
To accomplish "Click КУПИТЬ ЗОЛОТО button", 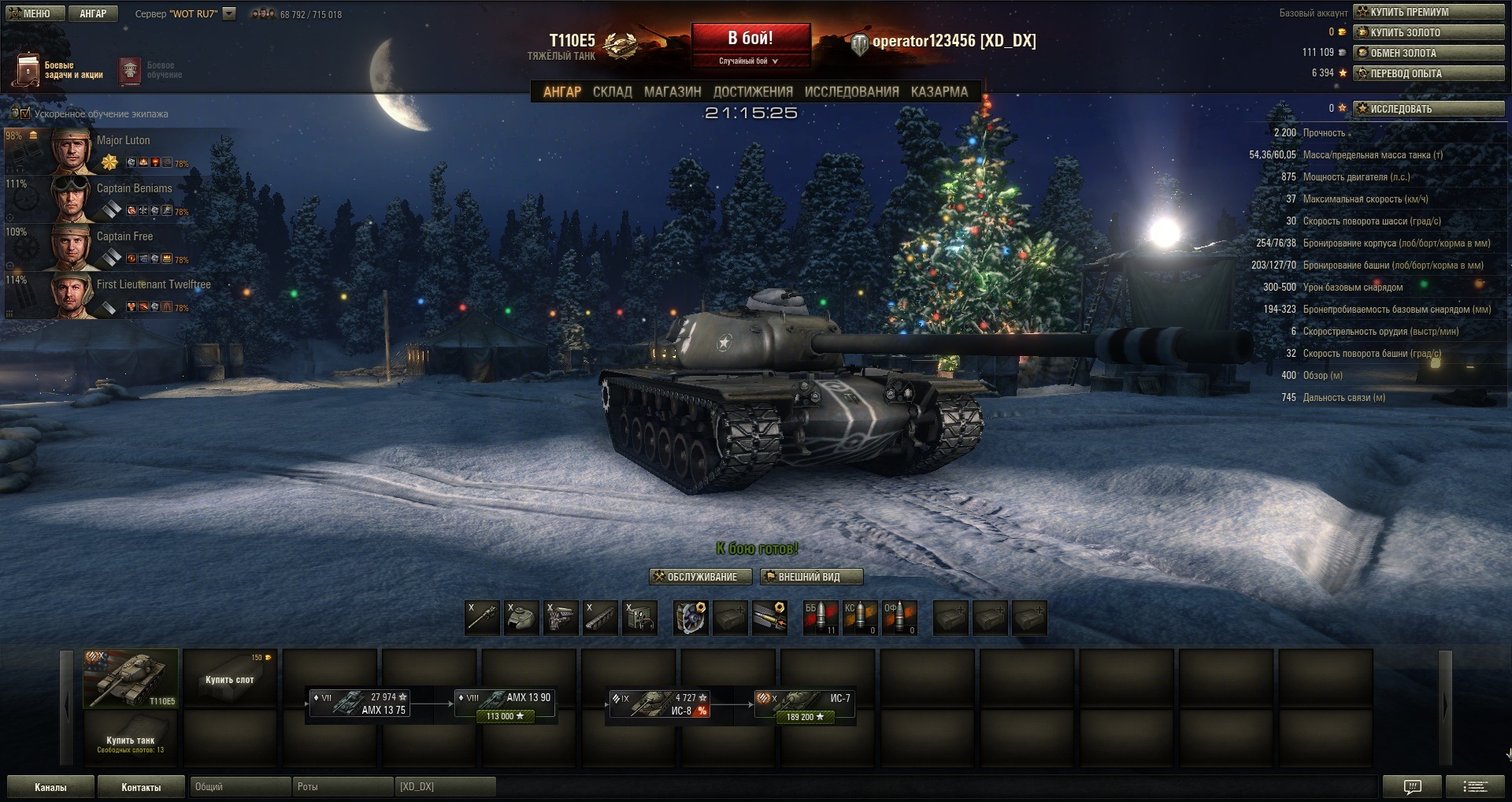I will [x=1428, y=32].
